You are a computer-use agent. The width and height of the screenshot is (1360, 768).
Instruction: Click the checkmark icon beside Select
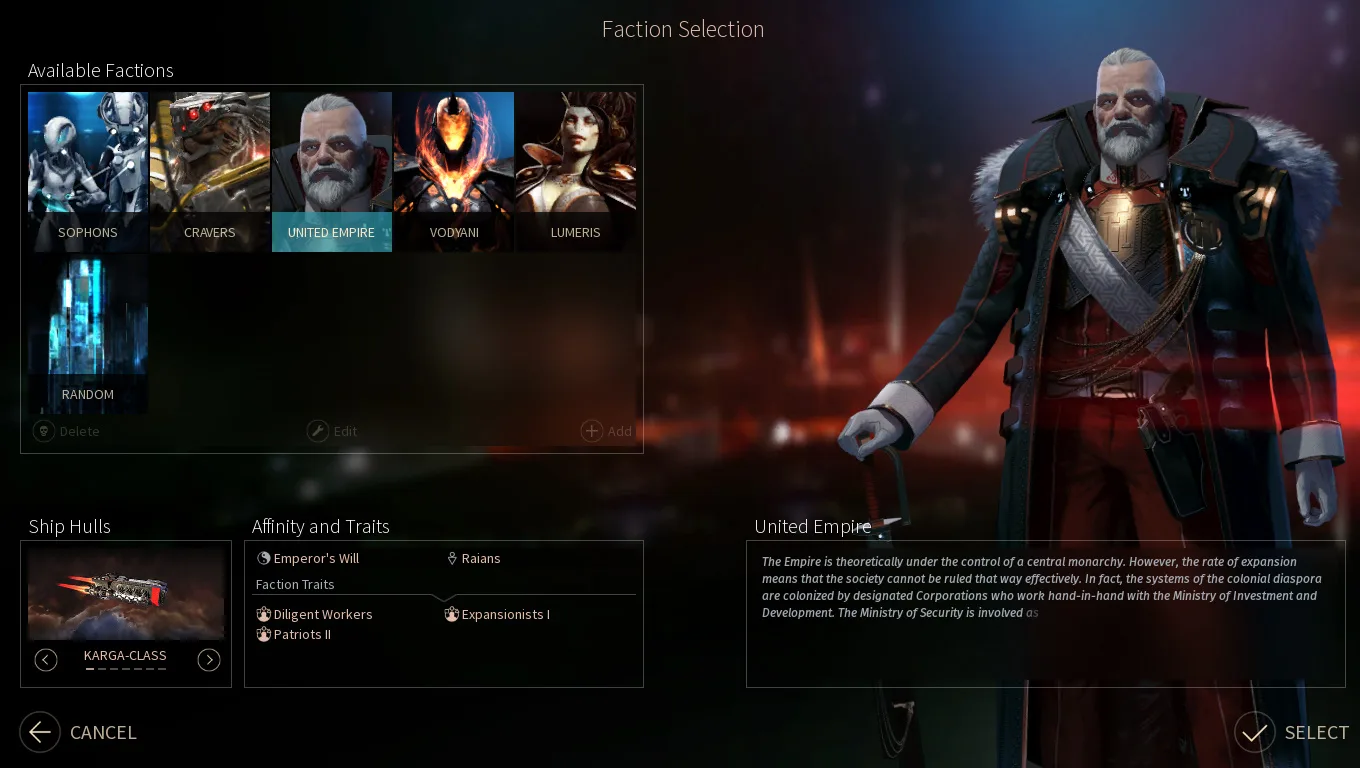pos(1254,732)
